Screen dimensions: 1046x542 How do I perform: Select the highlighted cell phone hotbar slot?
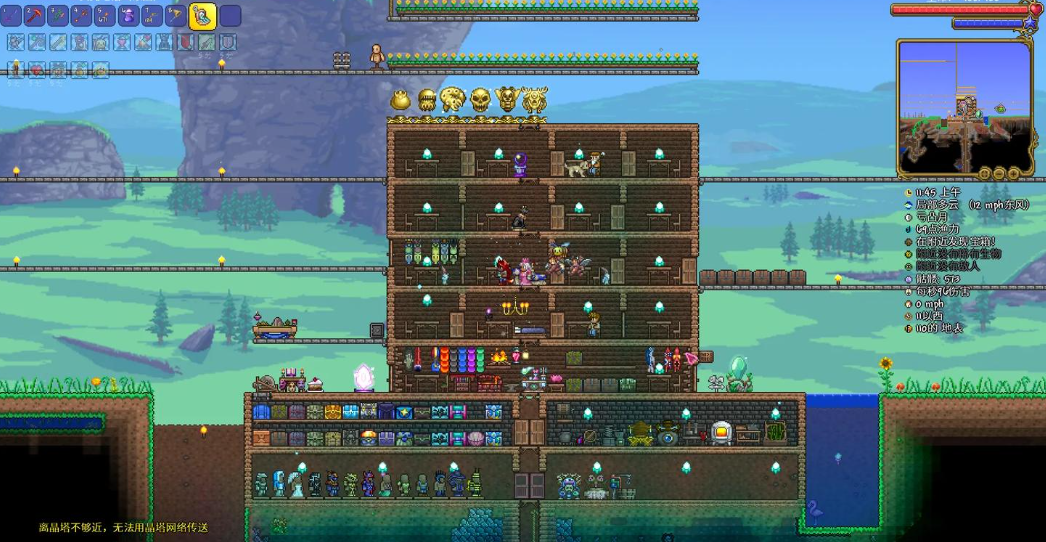[201, 15]
